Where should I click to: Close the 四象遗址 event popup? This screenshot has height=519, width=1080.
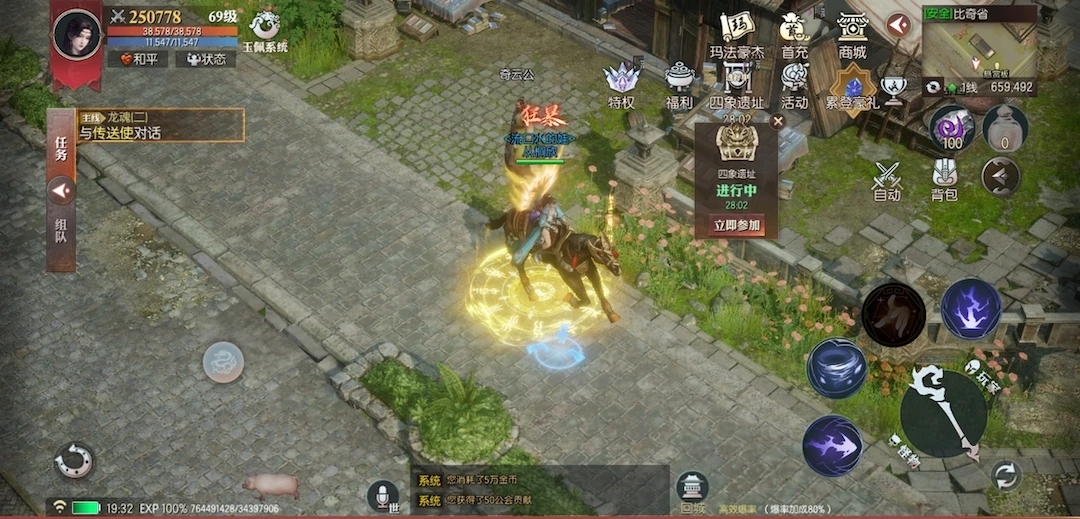(777, 121)
